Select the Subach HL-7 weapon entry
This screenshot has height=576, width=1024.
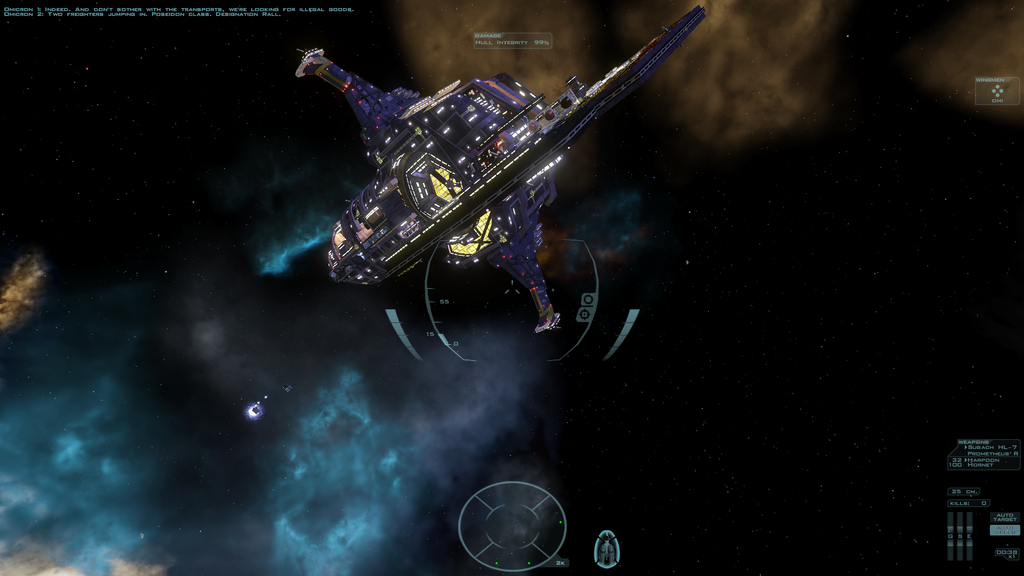click(991, 447)
